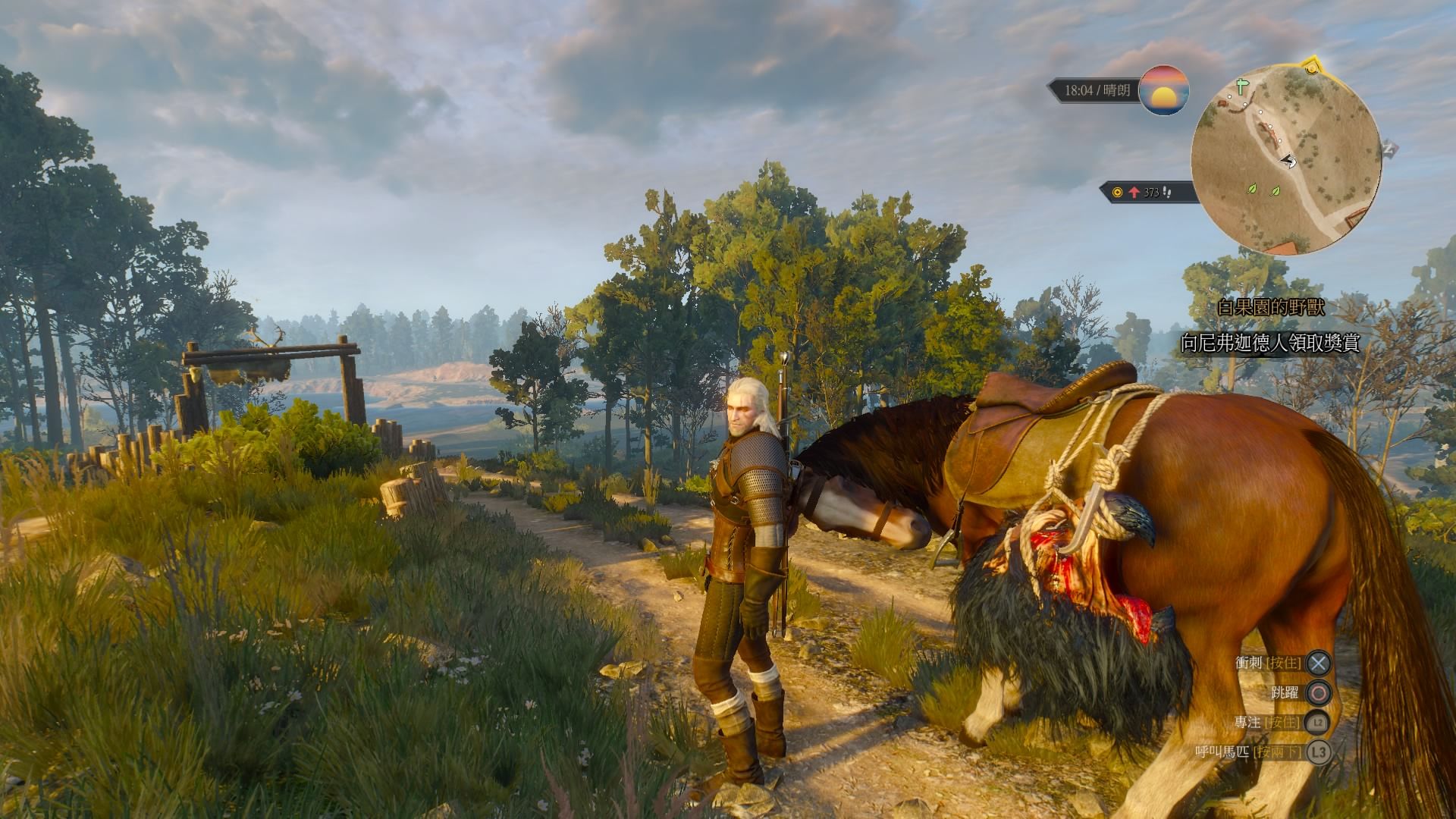Screen dimensions: 1456x819
Task: Click the yellow quest marker on the minimap edge
Action: [x=1312, y=67]
